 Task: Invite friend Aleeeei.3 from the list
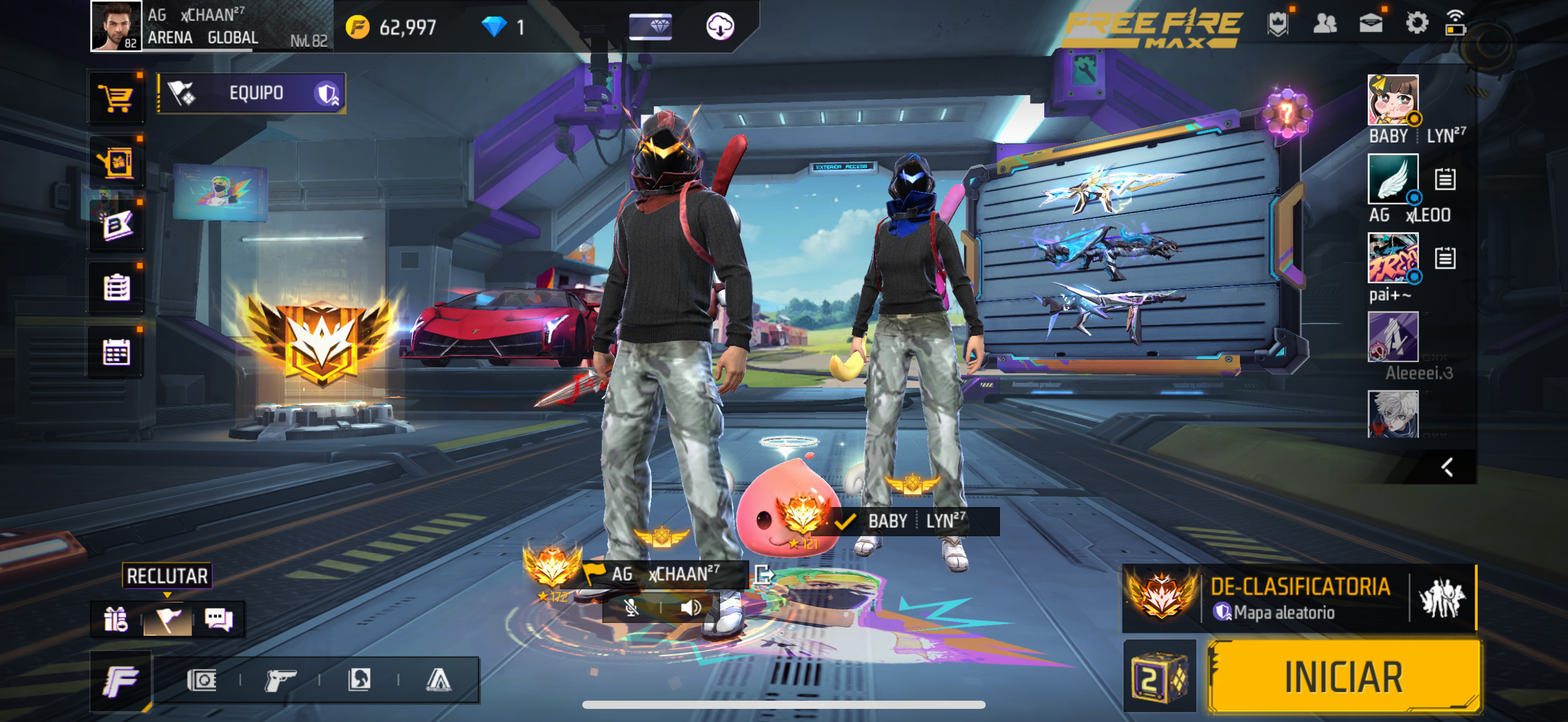[1392, 336]
